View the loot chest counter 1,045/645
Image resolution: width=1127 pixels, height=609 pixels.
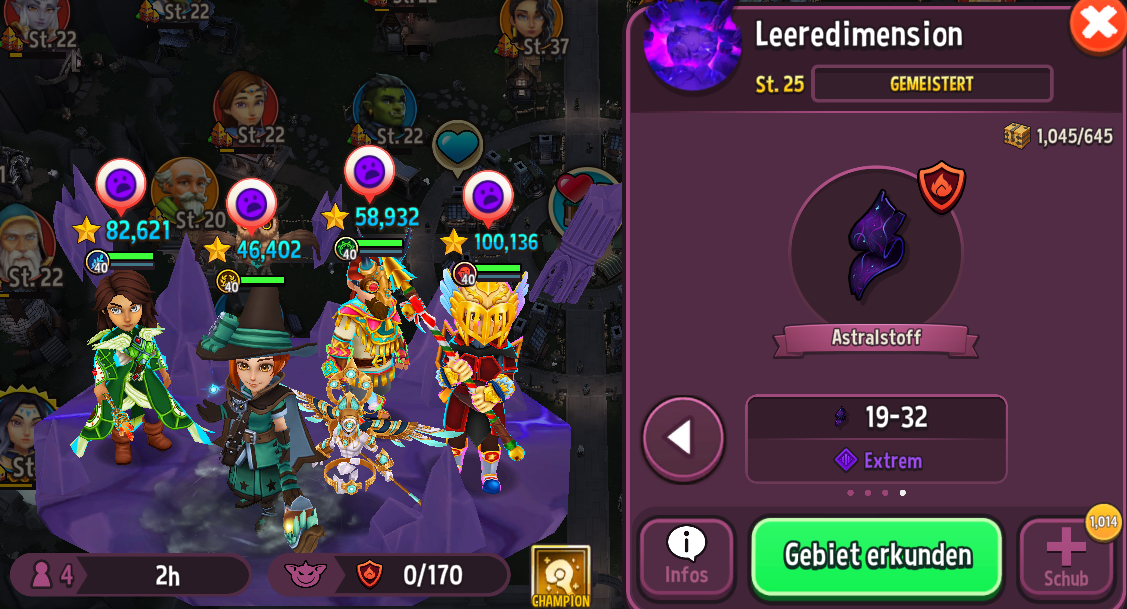tap(1058, 136)
